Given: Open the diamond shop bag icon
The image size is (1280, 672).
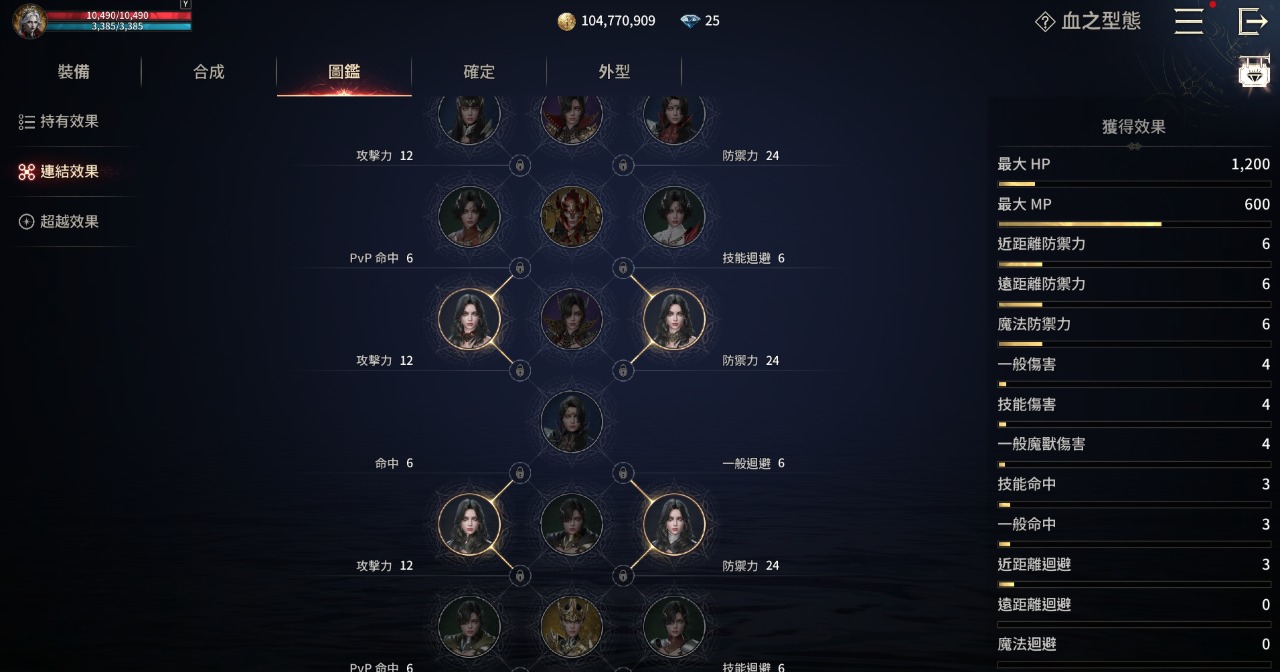Looking at the screenshot, I should click(1254, 74).
